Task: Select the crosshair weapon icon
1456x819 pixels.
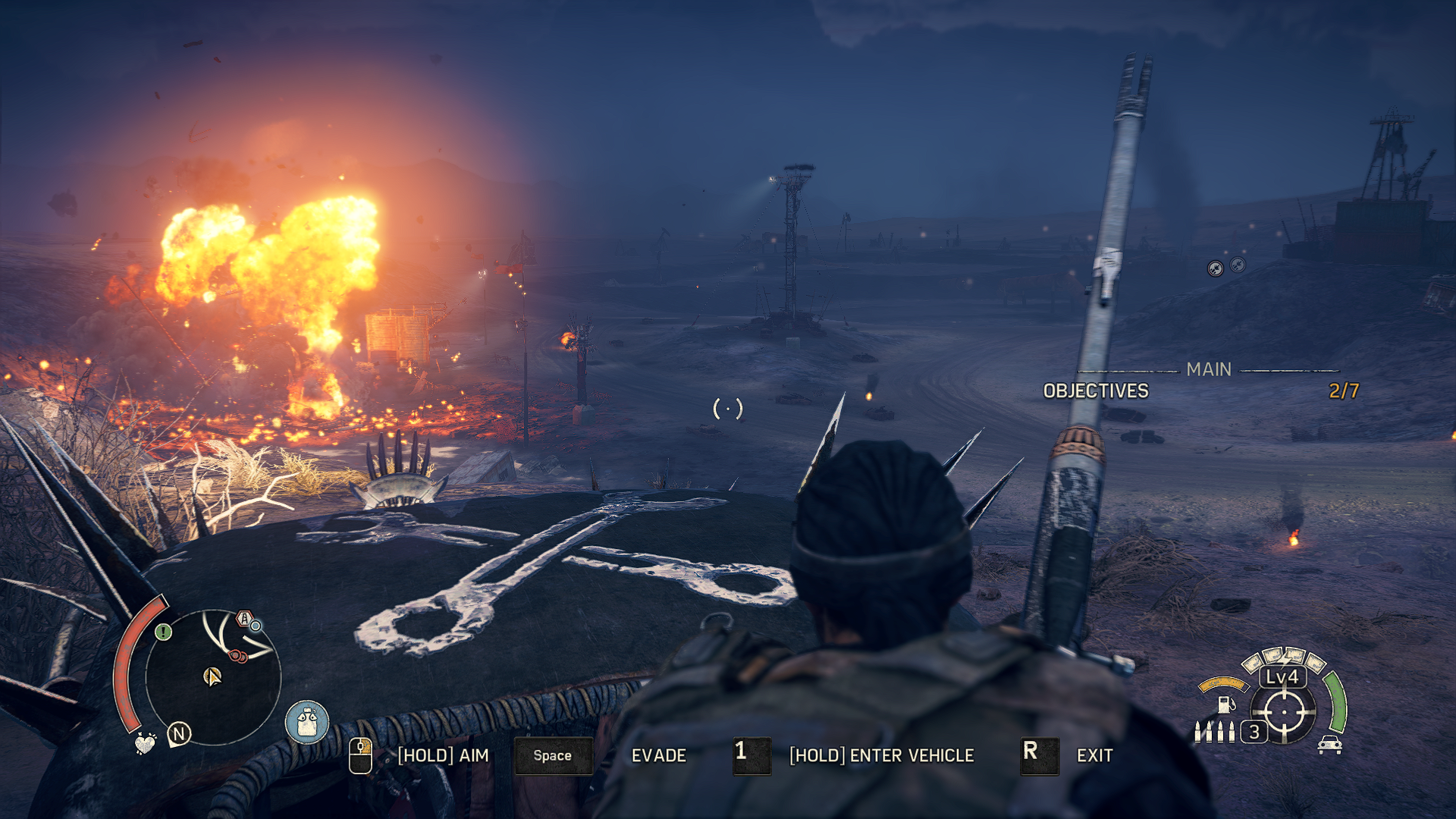Action: point(1284,712)
